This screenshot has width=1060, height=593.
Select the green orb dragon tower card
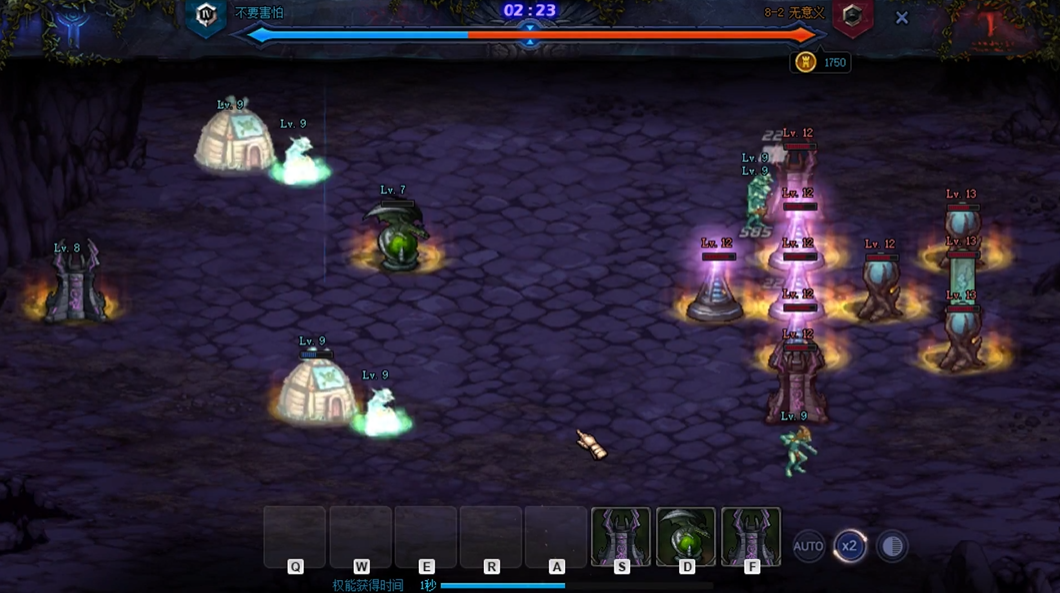[x=686, y=537]
